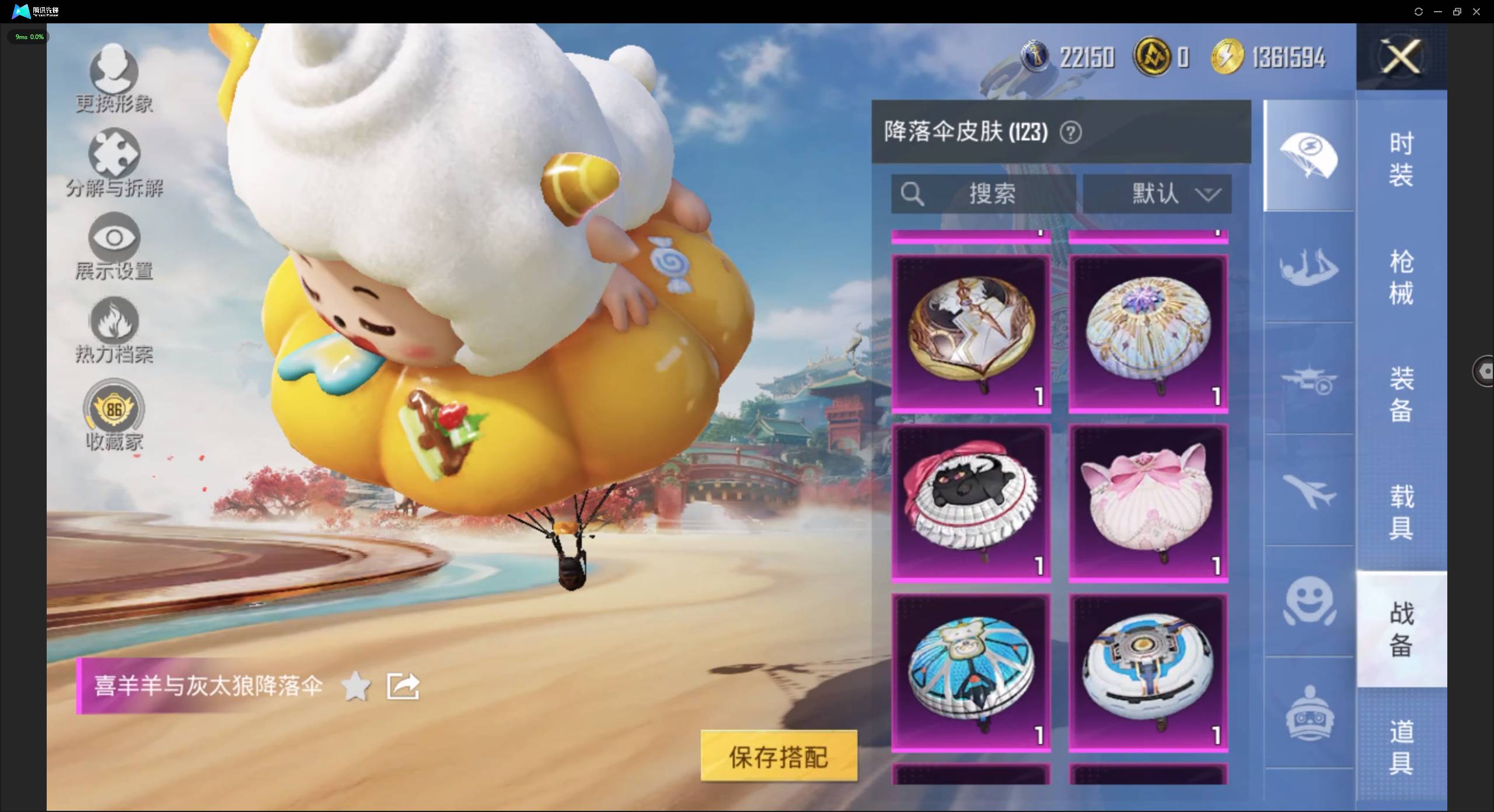Favorite the parachute with the star
The width and height of the screenshot is (1494, 812).
[x=357, y=686]
